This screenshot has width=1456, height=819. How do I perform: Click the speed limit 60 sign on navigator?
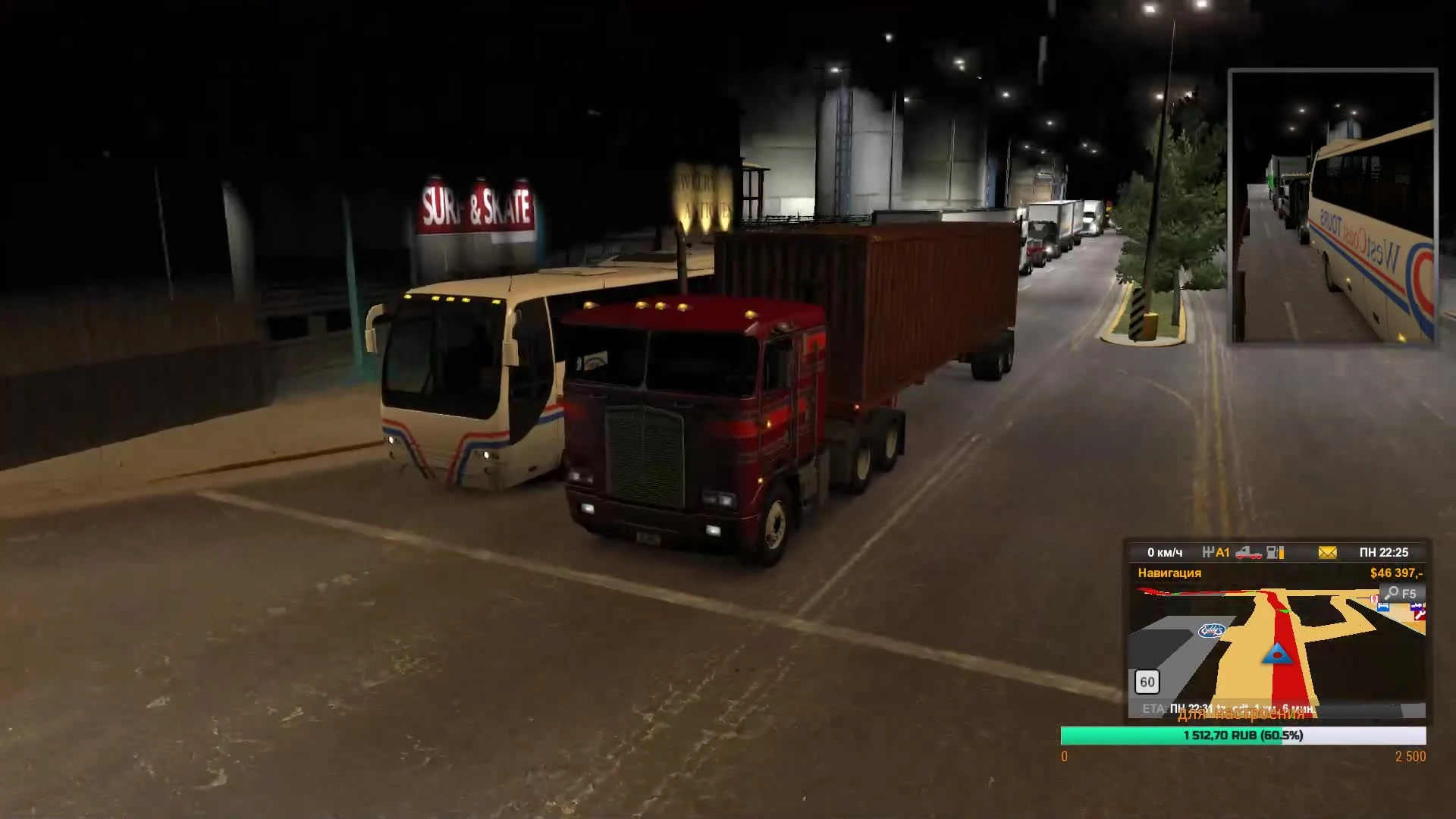click(x=1148, y=682)
